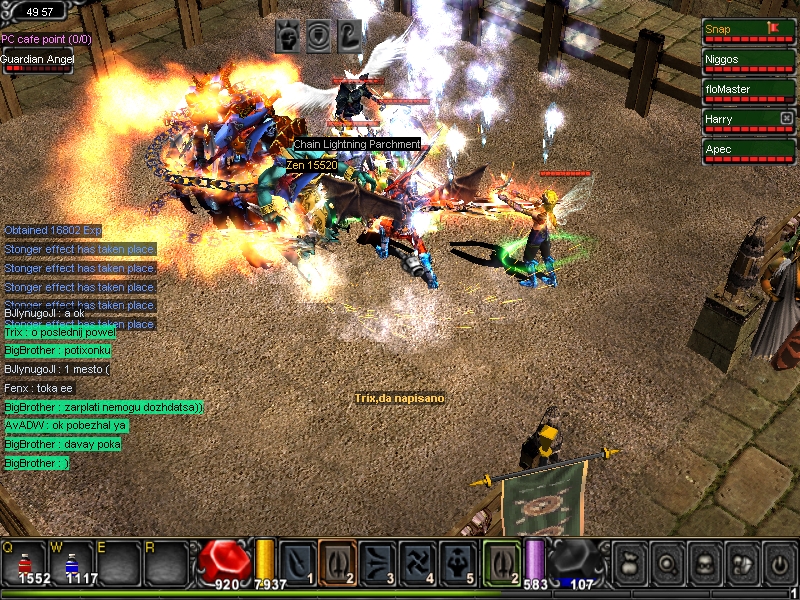Click the circular shield buff icon
The height and width of the screenshot is (600, 800).
pyautogui.click(x=318, y=36)
